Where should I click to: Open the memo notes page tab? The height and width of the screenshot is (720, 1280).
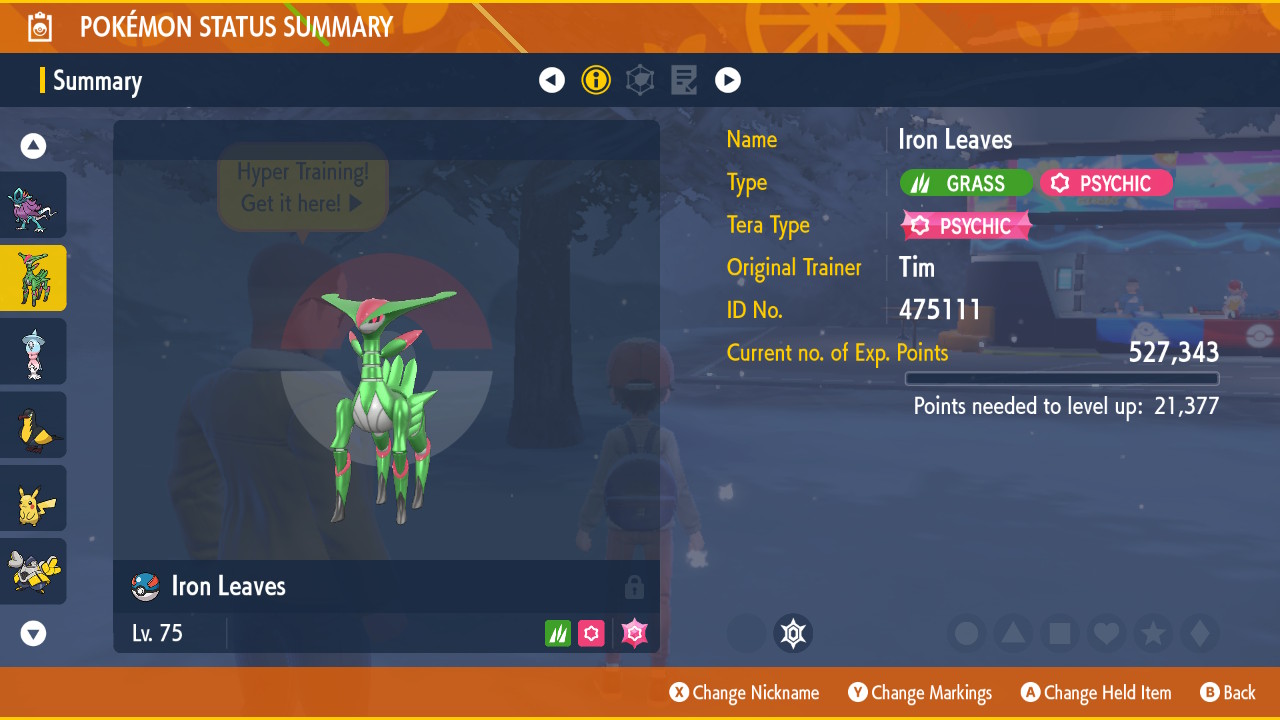[684, 80]
